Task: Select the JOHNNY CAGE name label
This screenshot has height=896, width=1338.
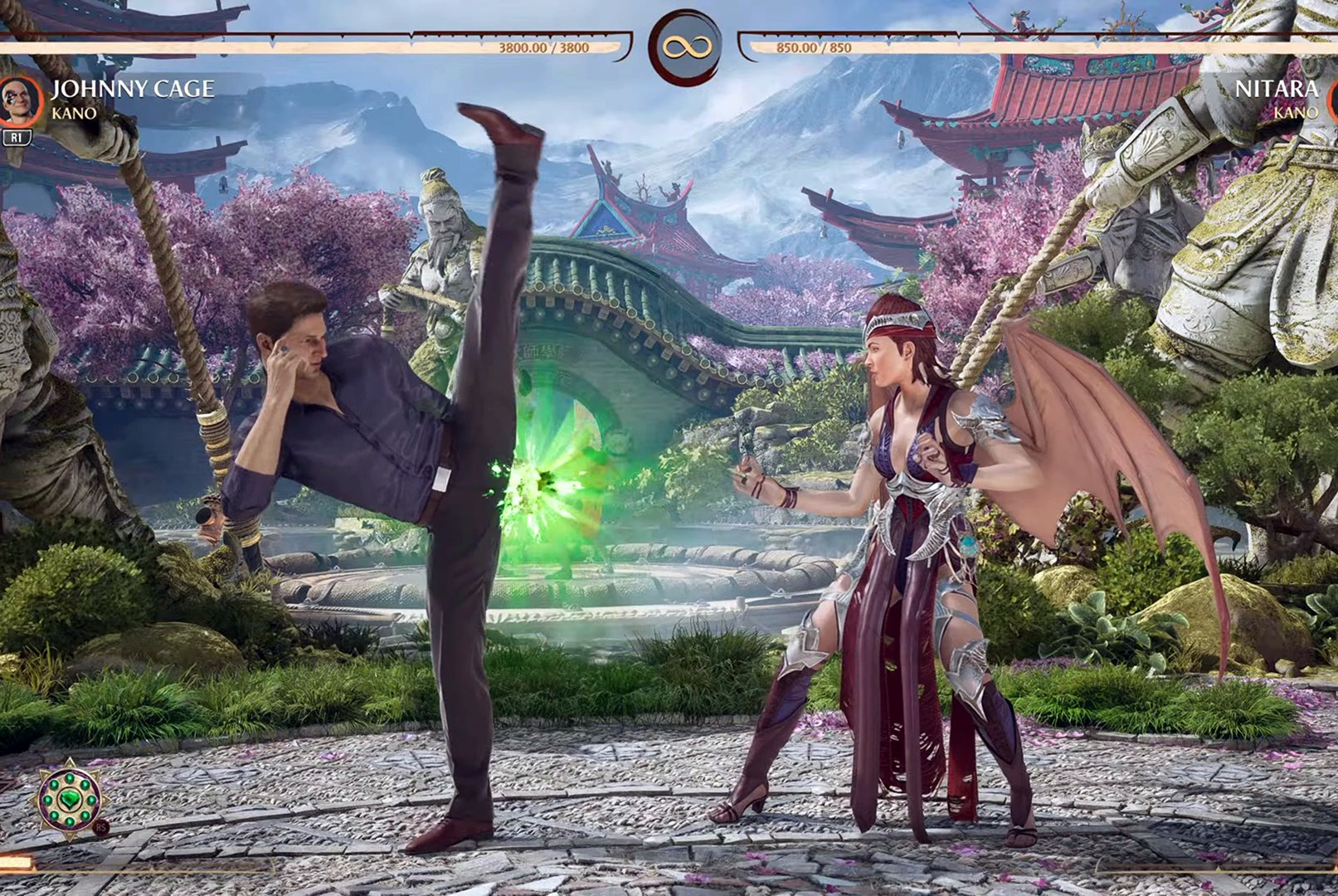Action: click(134, 90)
